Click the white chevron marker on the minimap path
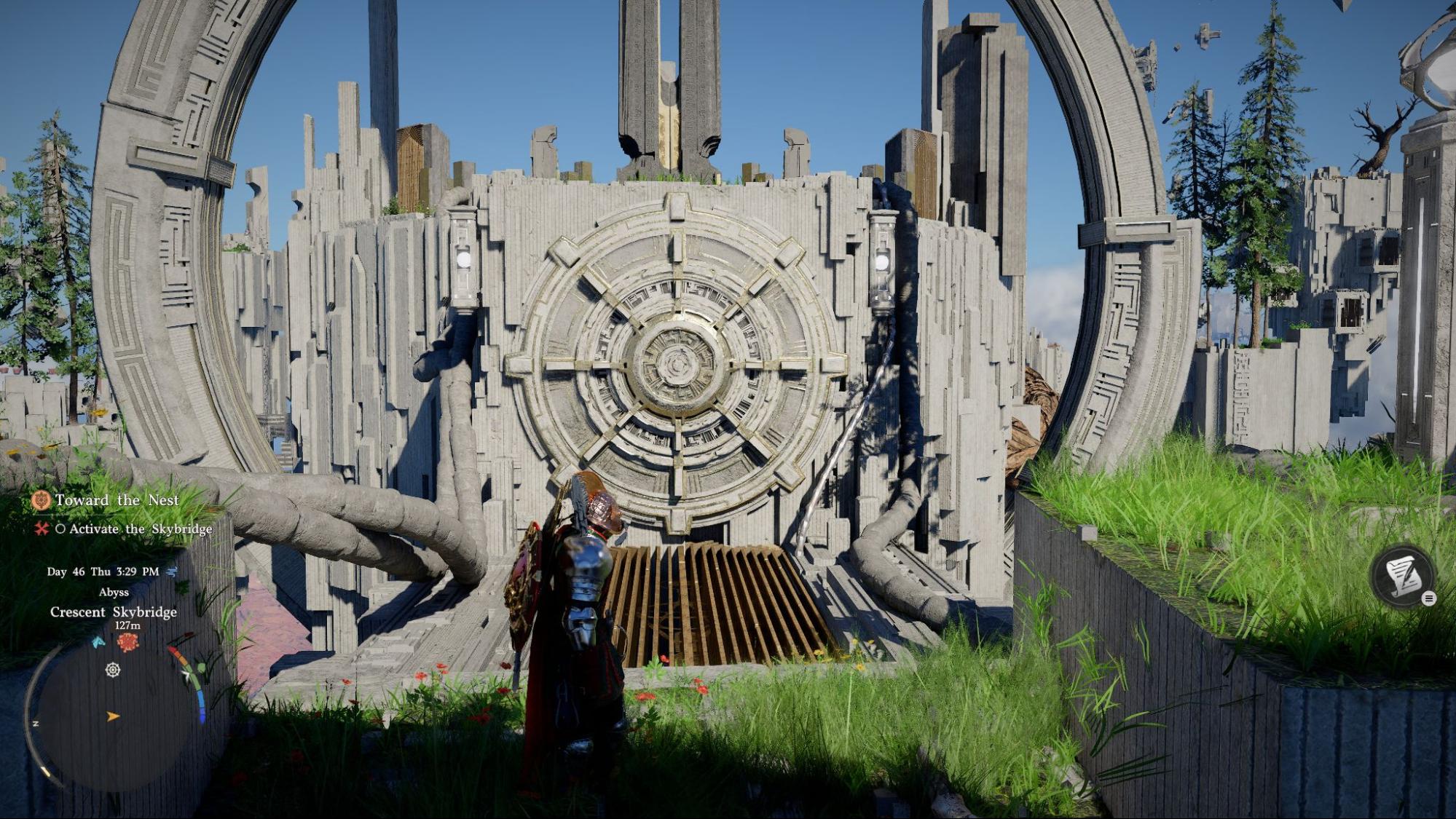The image size is (1456, 819). click(x=186, y=674)
